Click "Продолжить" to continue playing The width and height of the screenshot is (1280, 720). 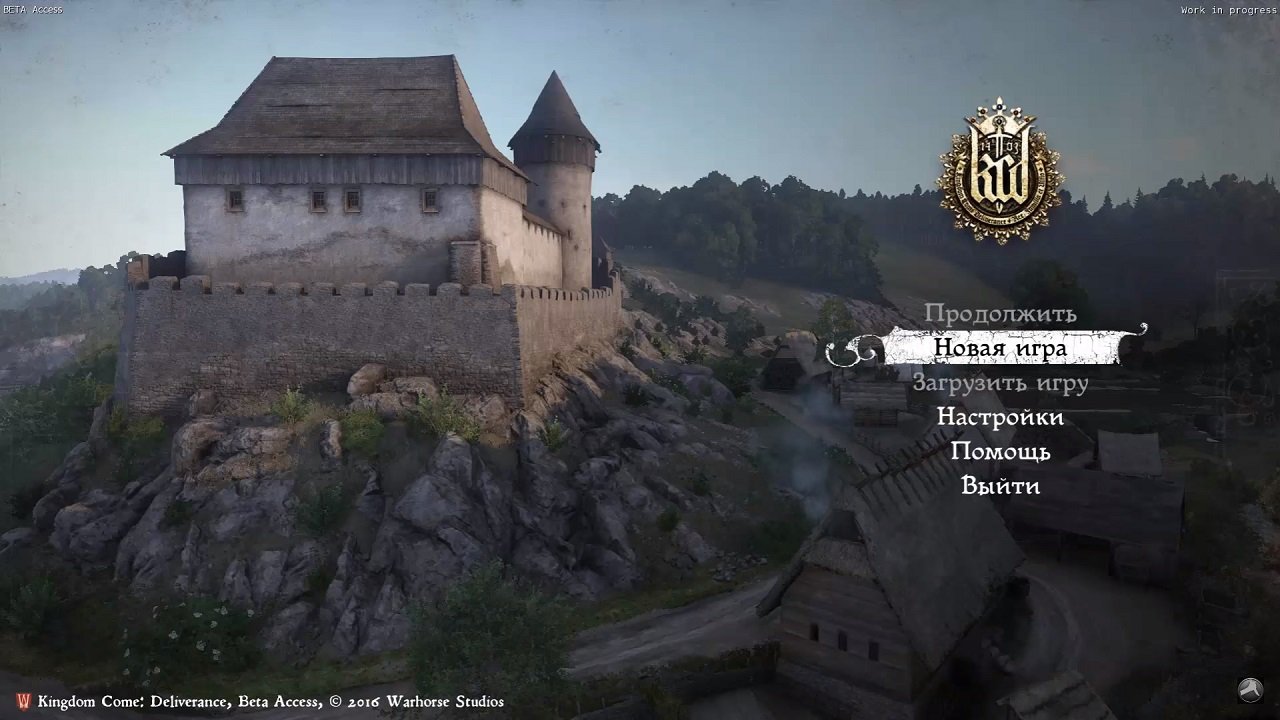(x=999, y=314)
